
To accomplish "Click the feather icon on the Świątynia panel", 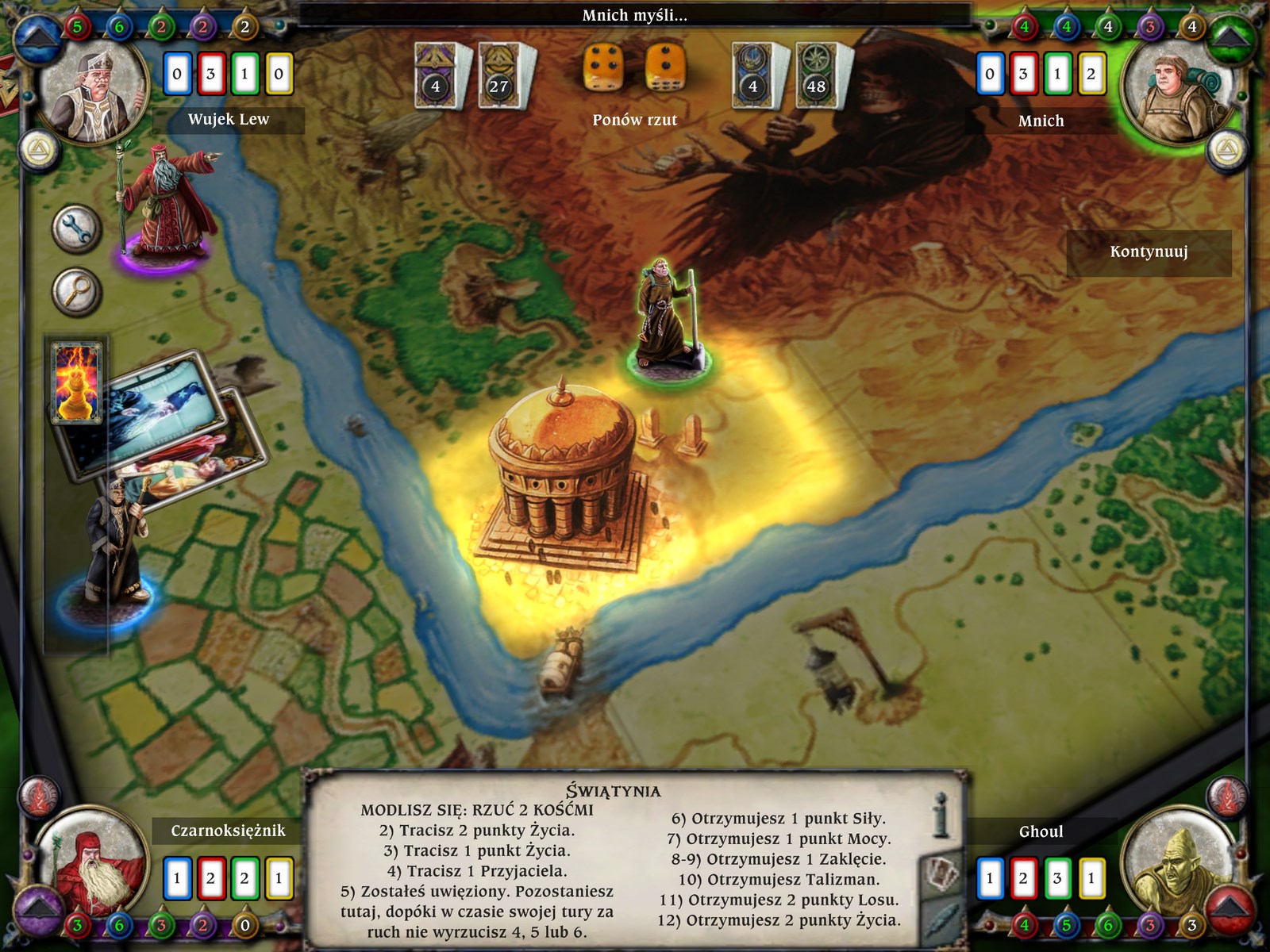I will pyautogui.click(x=942, y=920).
